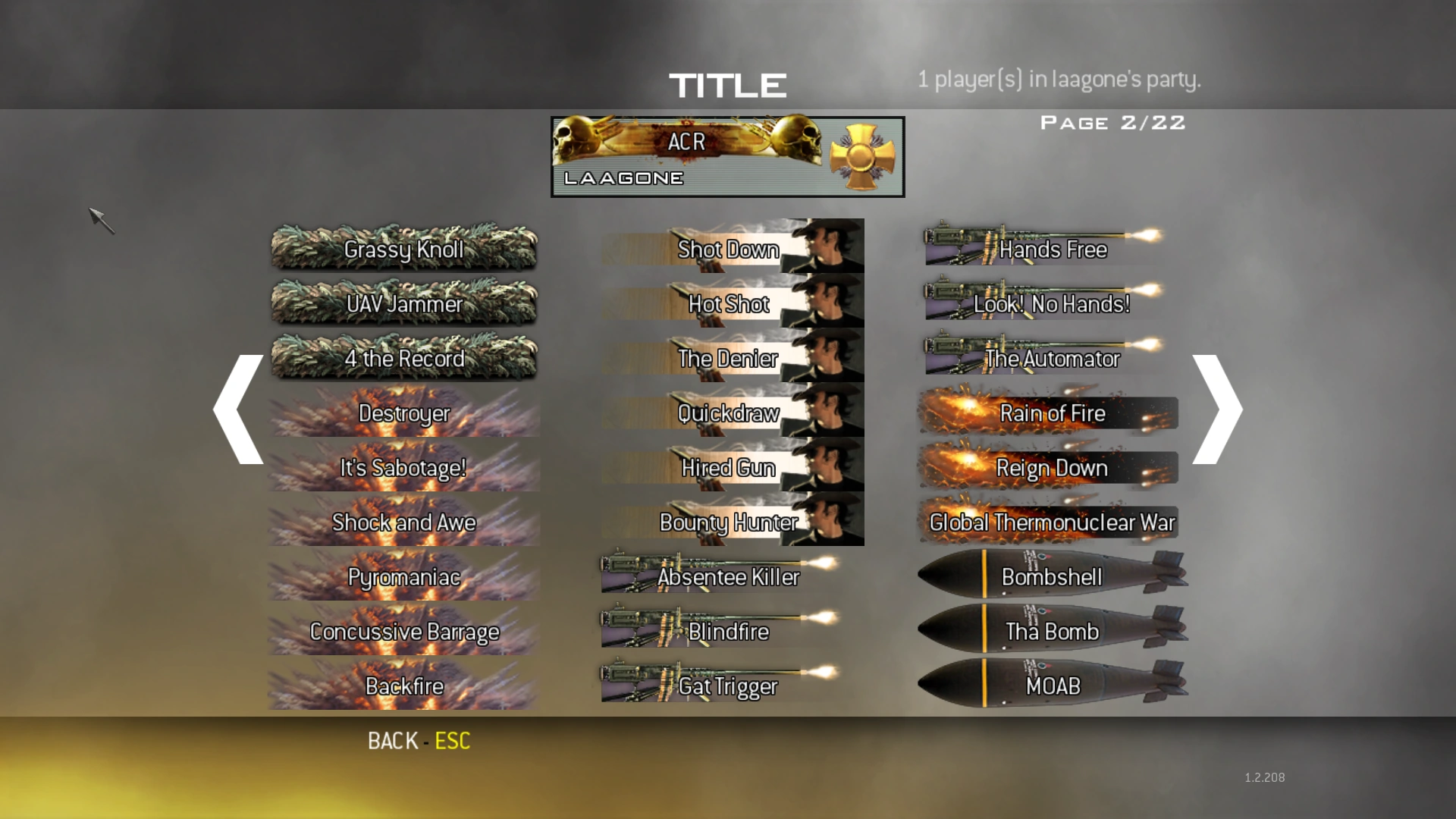The width and height of the screenshot is (1456, 819).
Task: Pick the Rain of Fire title
Action: click(x=1050, y=413)
